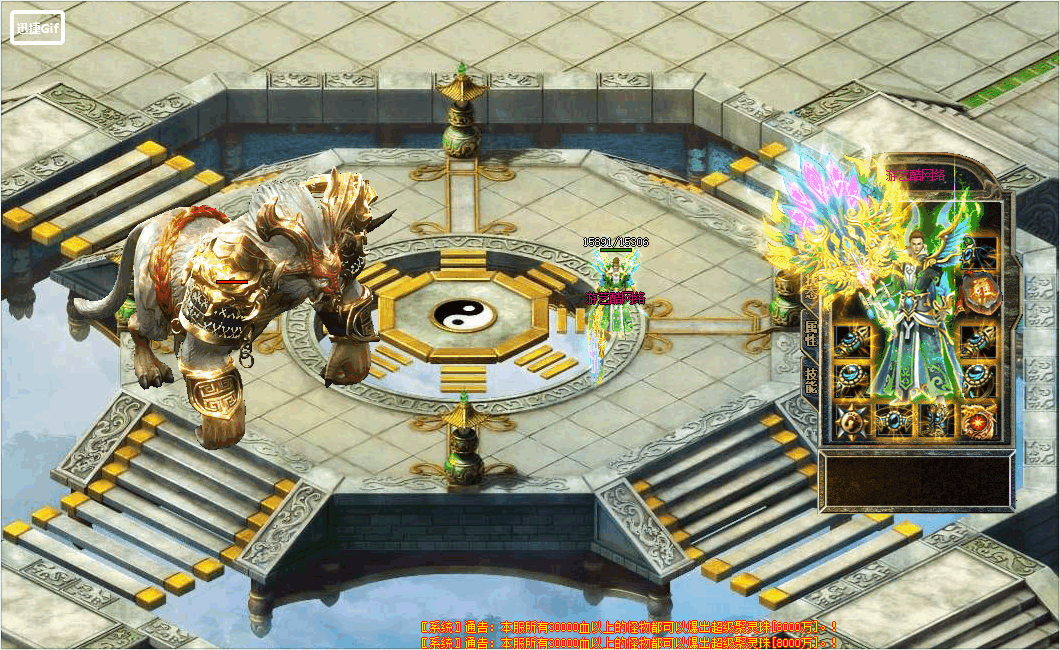The height and width of the screenshot is (650, 1060).
Task: Select the left-hand bracelet equipment slot
Action: pyautogui.click(x=851, y=339)
